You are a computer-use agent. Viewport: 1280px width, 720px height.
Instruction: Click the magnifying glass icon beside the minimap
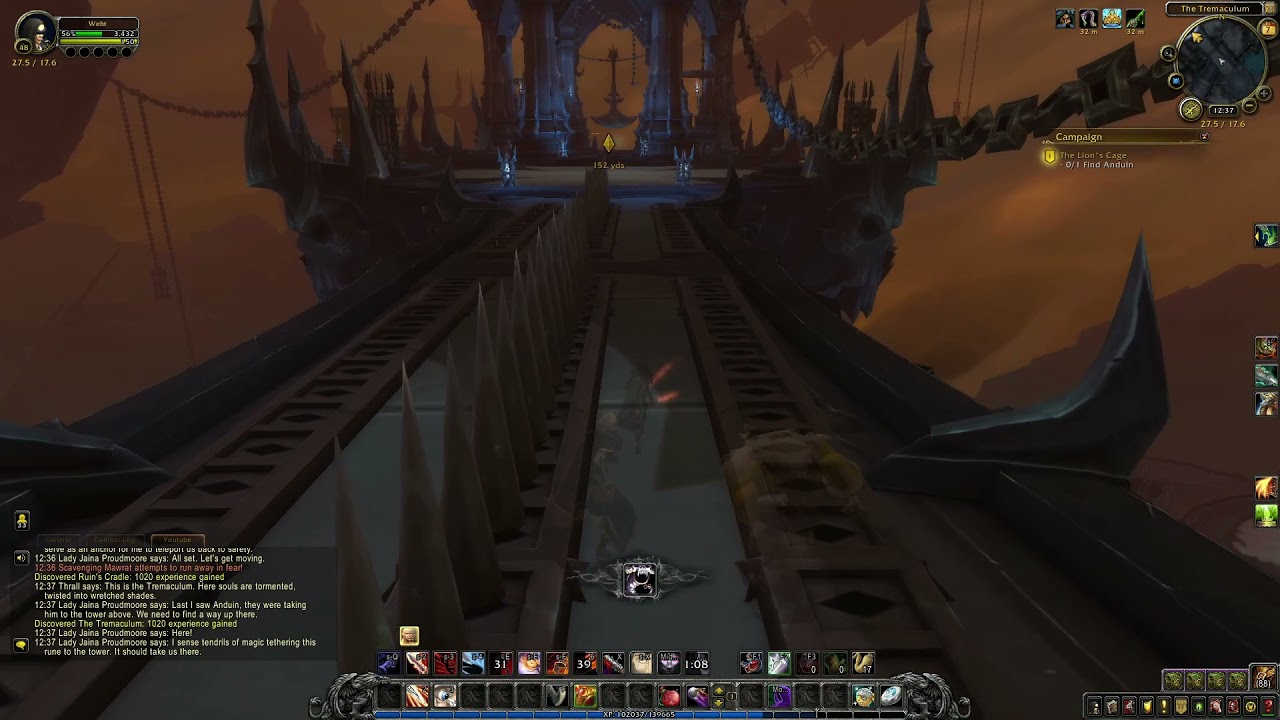click(1168, 53)
